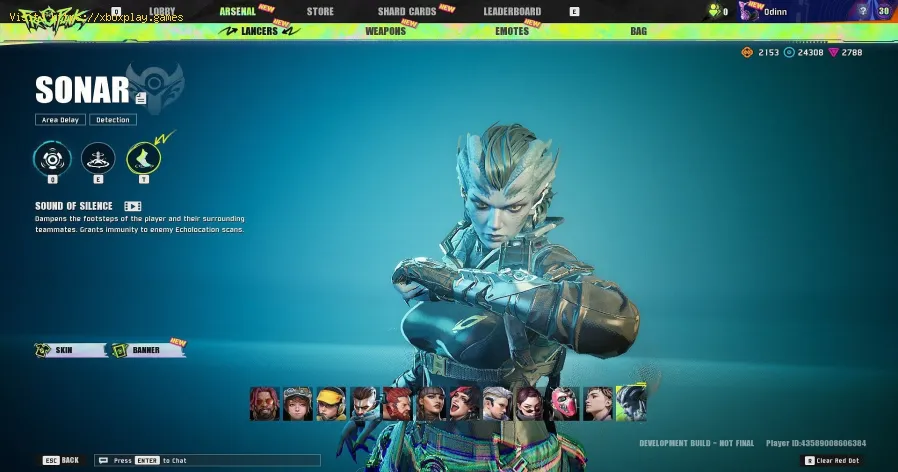Image resolution: width=898 pixels, height=472 pixels.
Task: Select the Weapons sub-tab
Action: (x=385, y=31)
